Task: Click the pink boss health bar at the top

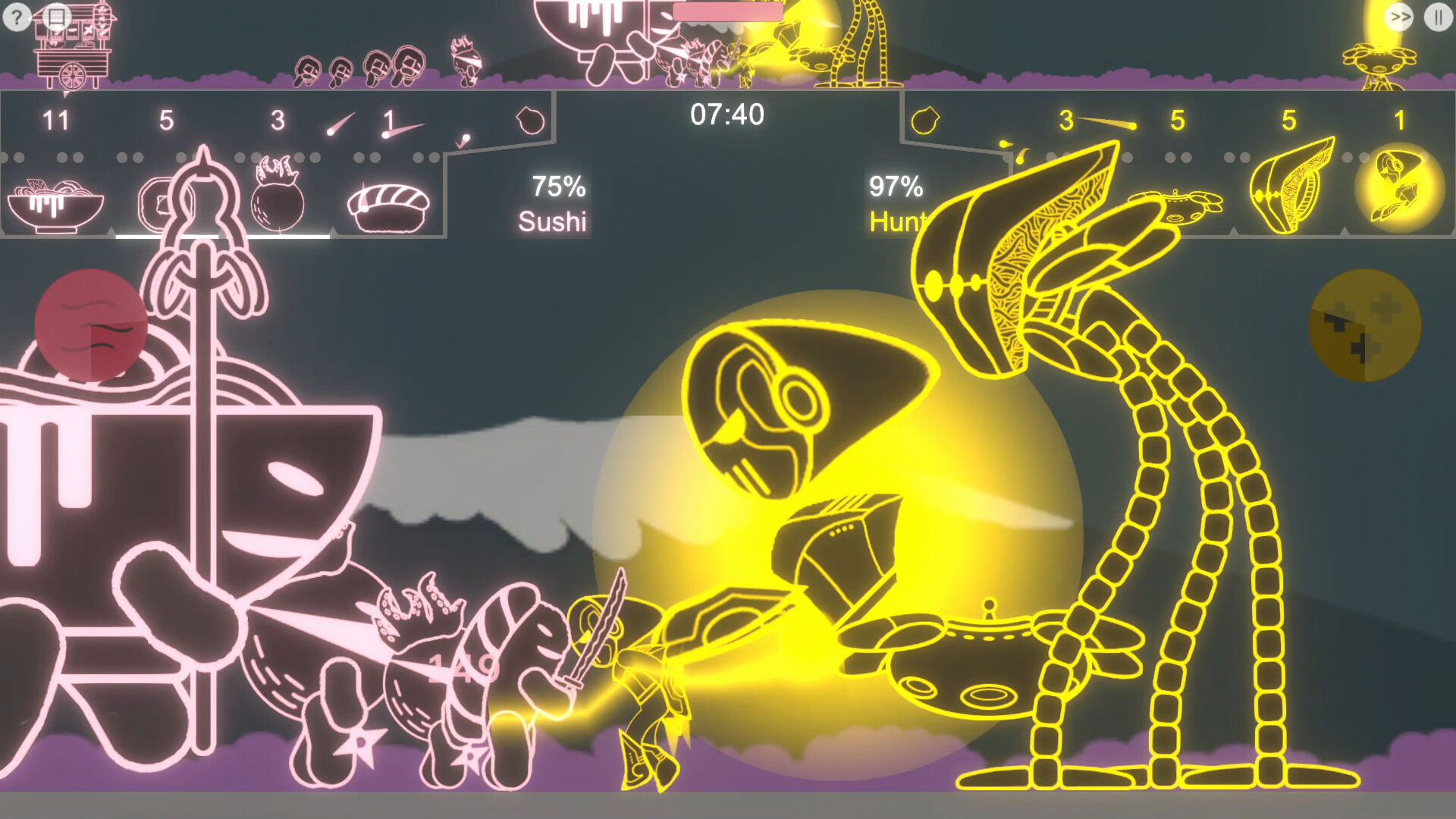Action: coord(726,11)
